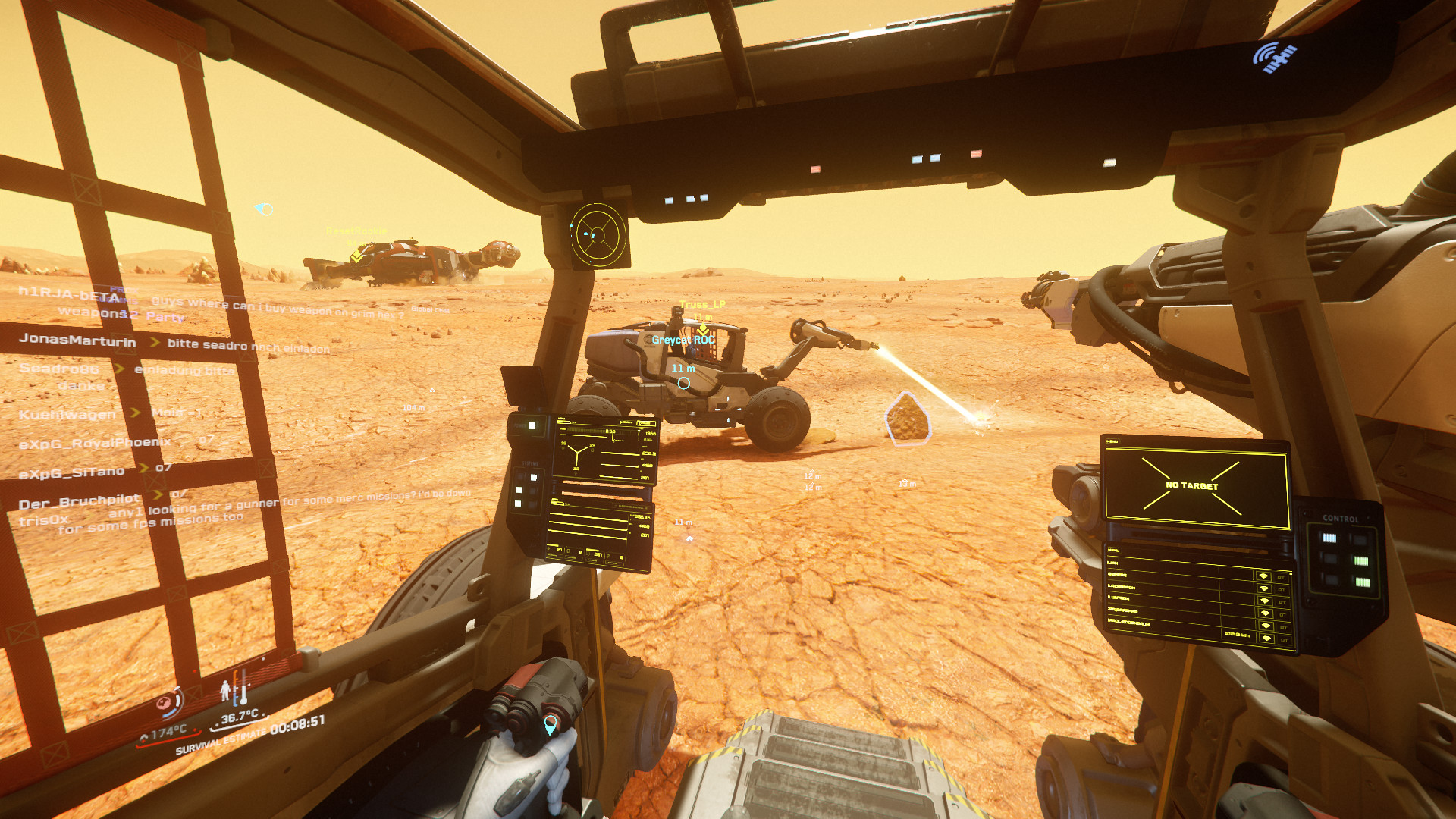Click the diamond quantum marker icon on the destination list
The image size is (1456, 819).
[x=1266, y=577]
